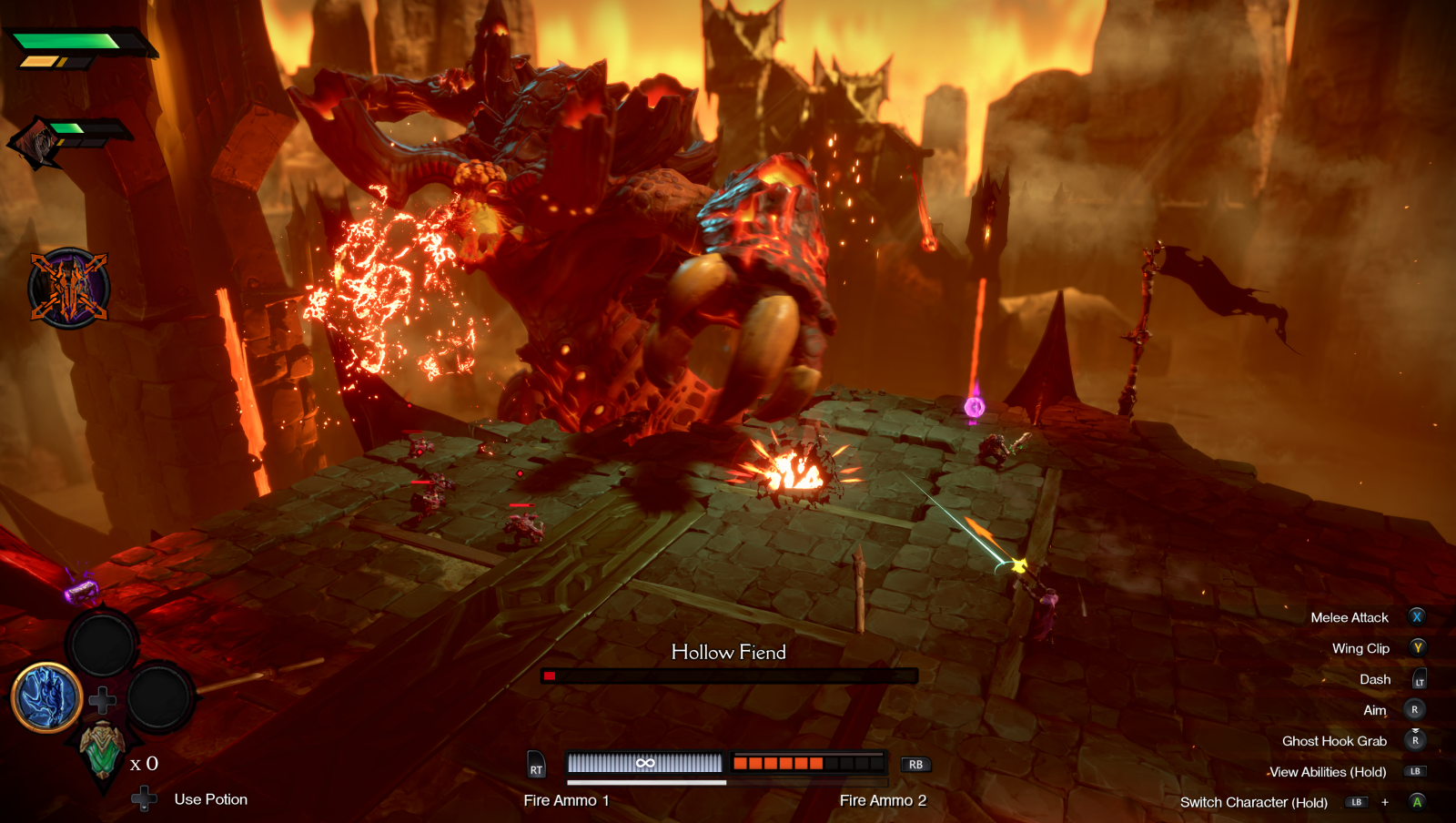Click the Use Potion label
This screenshot has width=1456, height=823.
pyautogui.click(x=210, y=799)
